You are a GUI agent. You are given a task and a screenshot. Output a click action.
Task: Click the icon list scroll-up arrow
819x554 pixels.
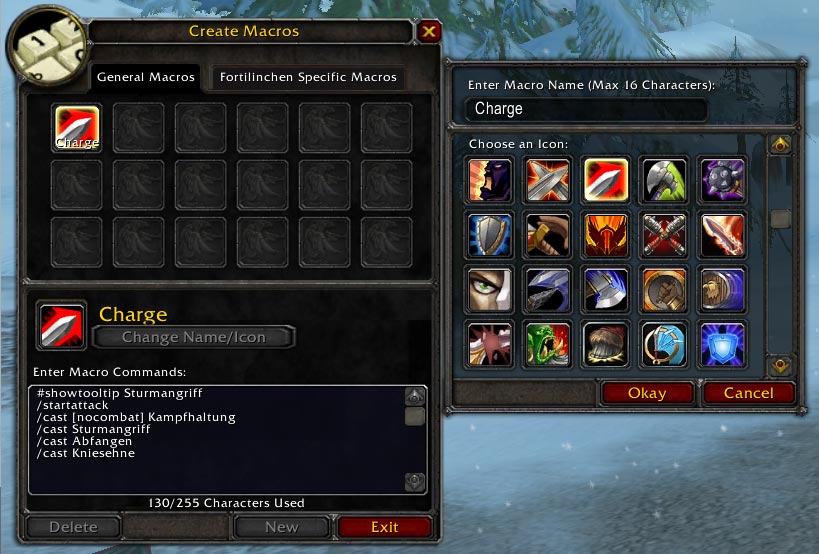coord(781,146)
